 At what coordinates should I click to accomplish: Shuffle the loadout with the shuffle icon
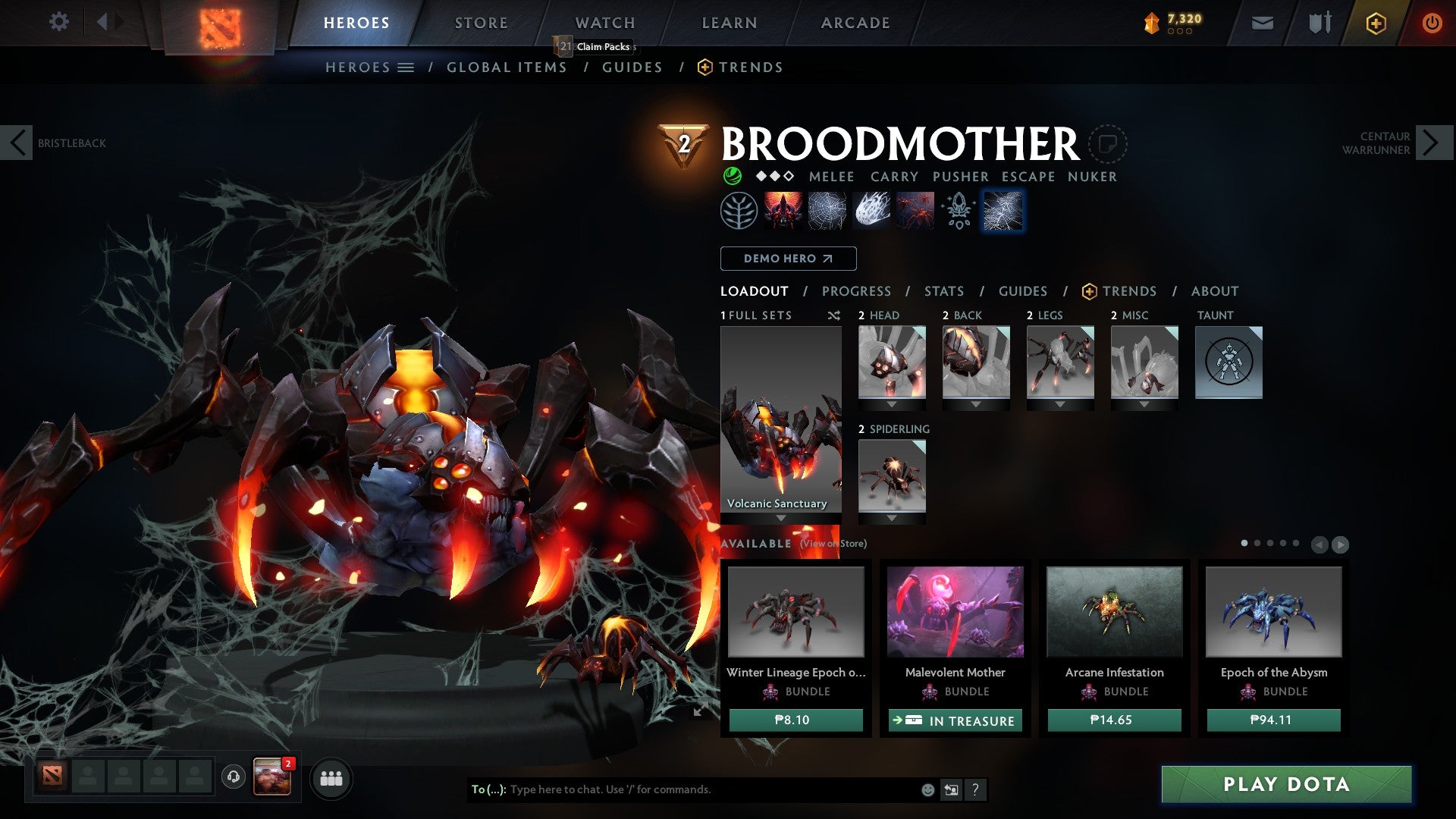pyautogui.click(x=833, y=315)
